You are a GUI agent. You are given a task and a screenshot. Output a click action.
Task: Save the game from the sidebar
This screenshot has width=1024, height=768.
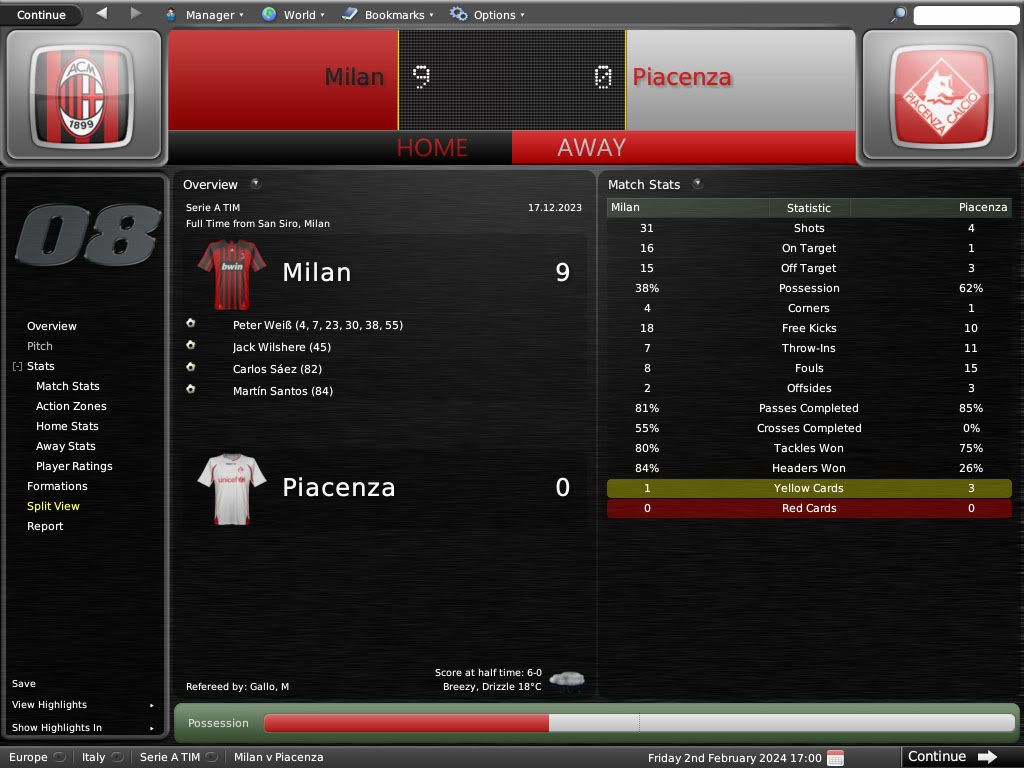tap(24, 684)
